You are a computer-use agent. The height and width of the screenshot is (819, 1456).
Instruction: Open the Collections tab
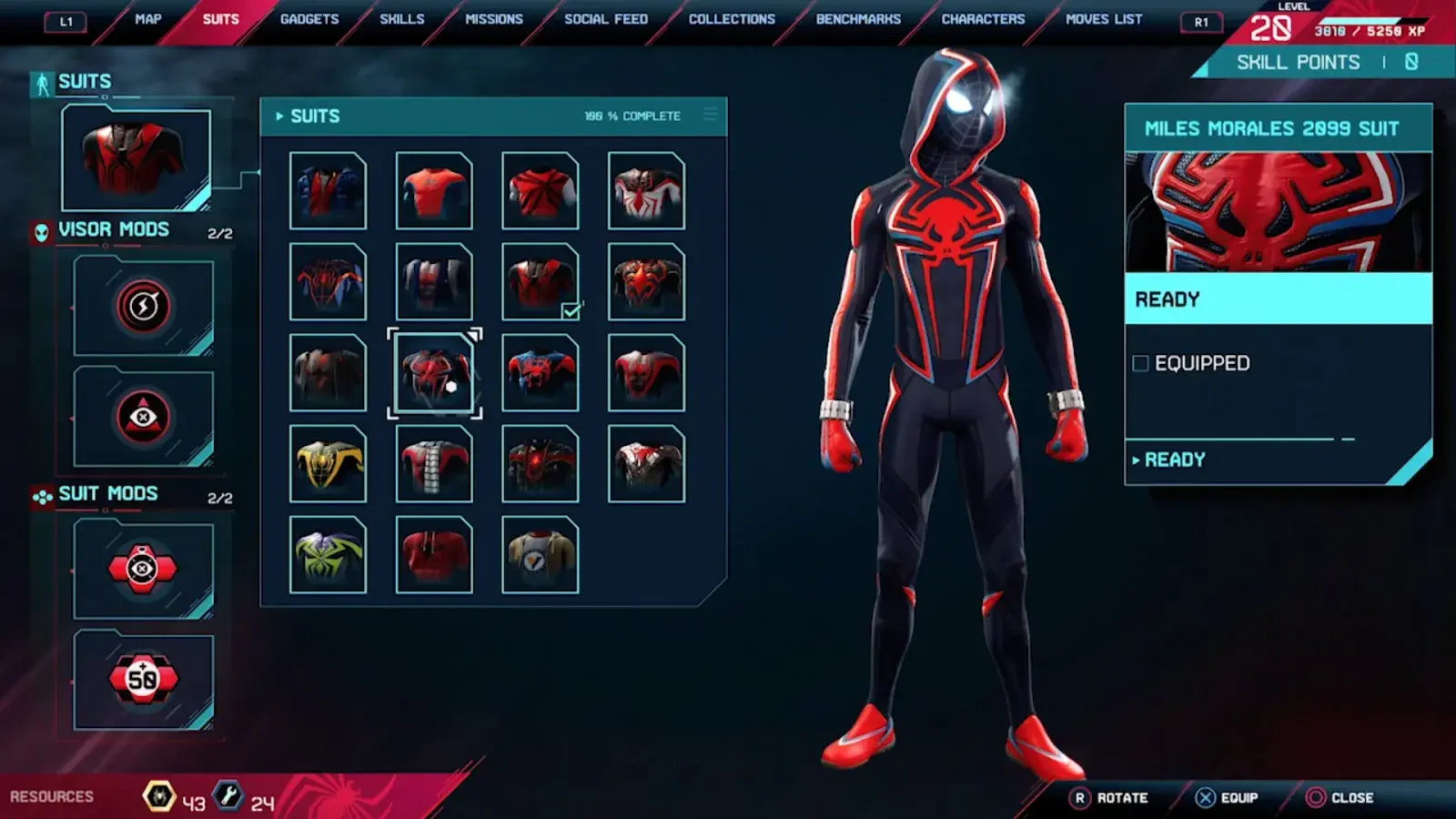732,19
